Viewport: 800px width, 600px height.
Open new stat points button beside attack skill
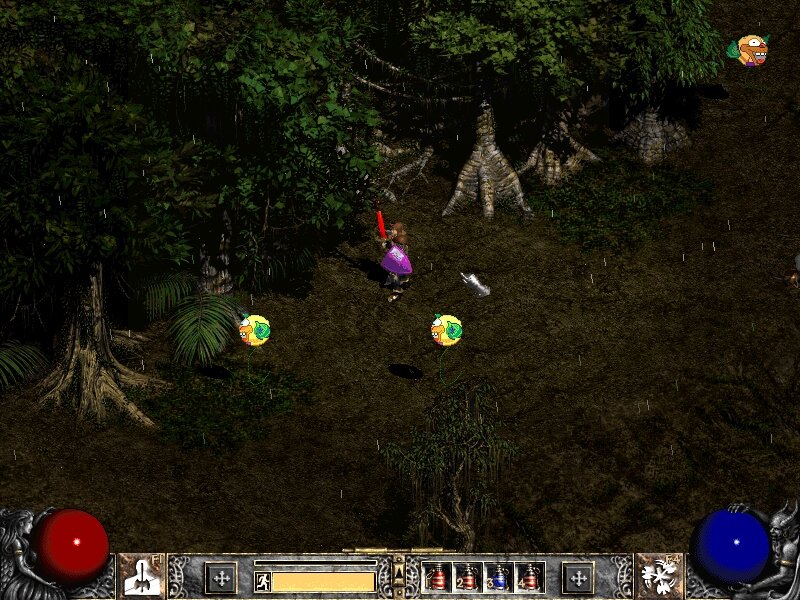[x=221, y=577]
